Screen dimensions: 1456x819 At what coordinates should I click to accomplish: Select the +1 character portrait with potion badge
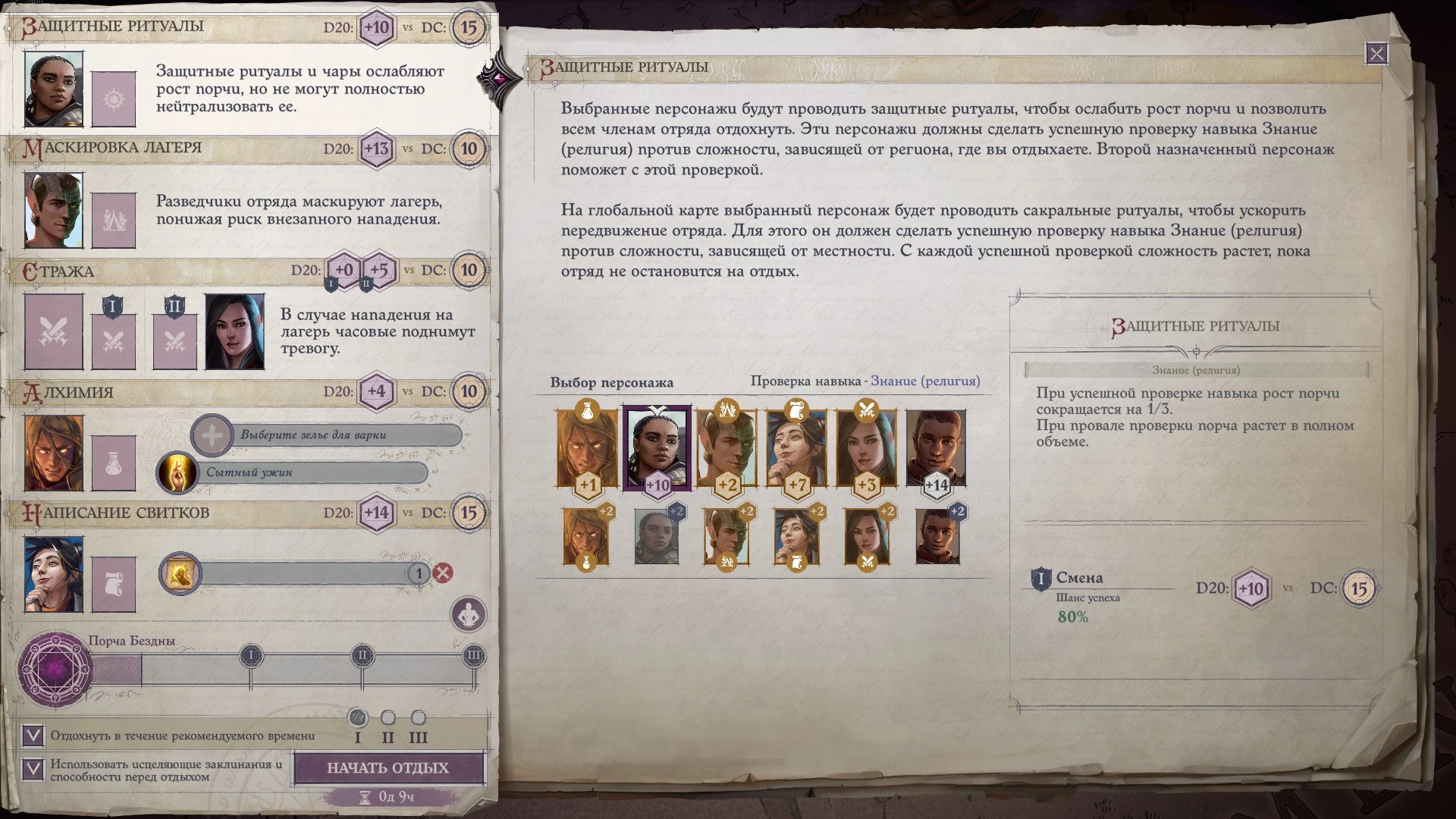587,449
